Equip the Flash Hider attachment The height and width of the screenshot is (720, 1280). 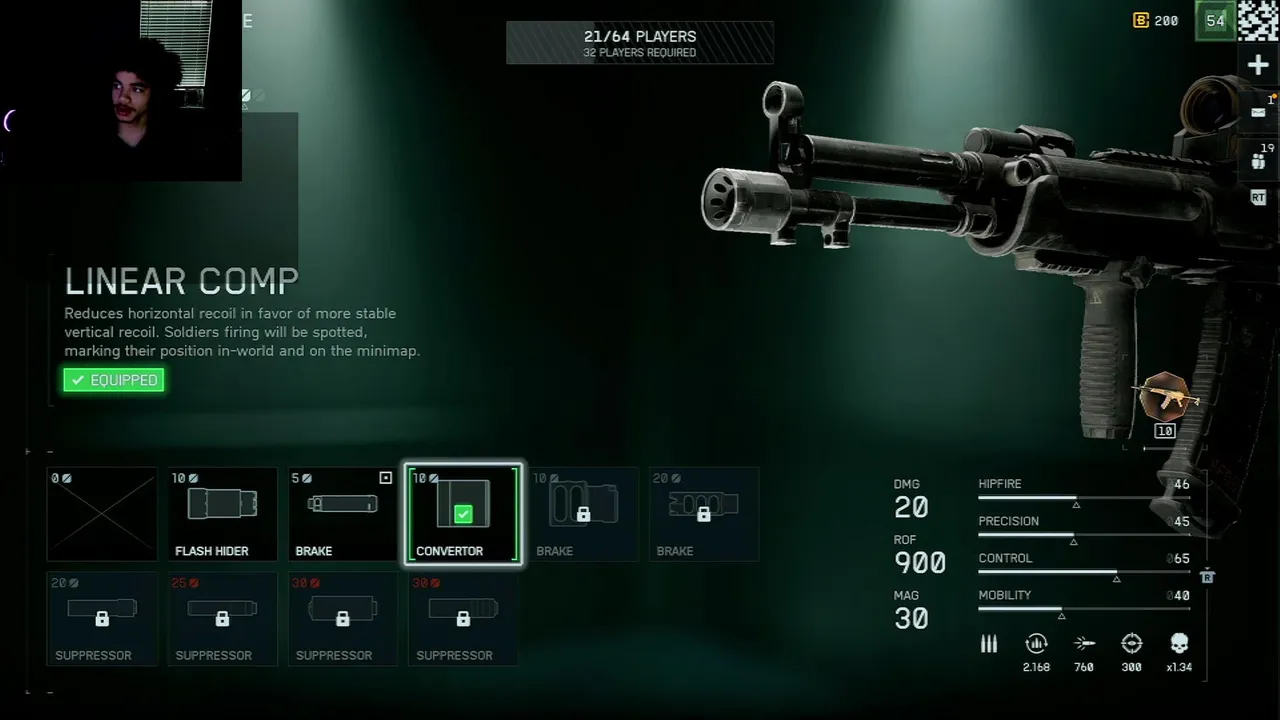222,514
